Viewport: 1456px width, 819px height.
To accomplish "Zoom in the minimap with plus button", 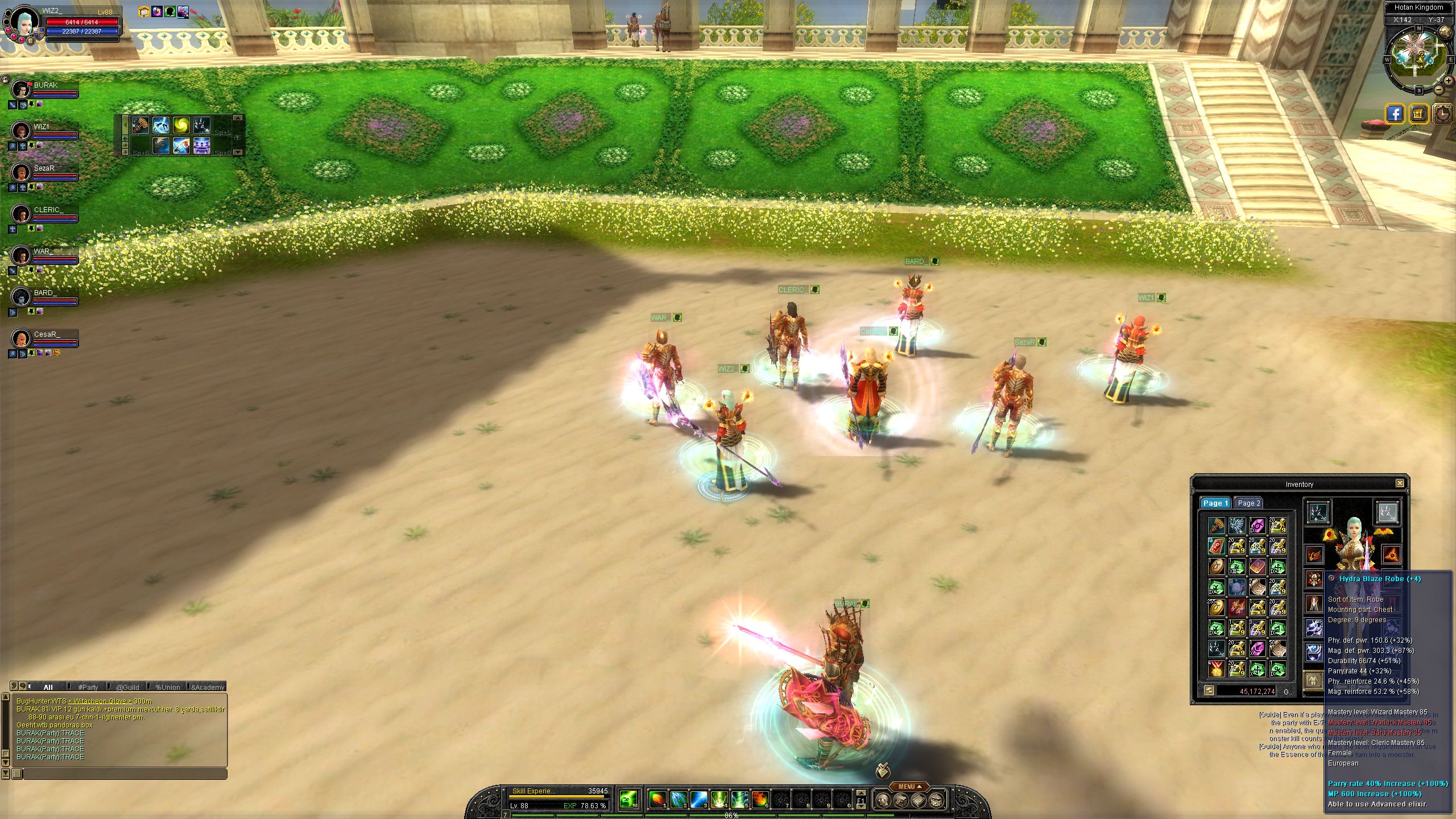I will (x=1448, y=81).
